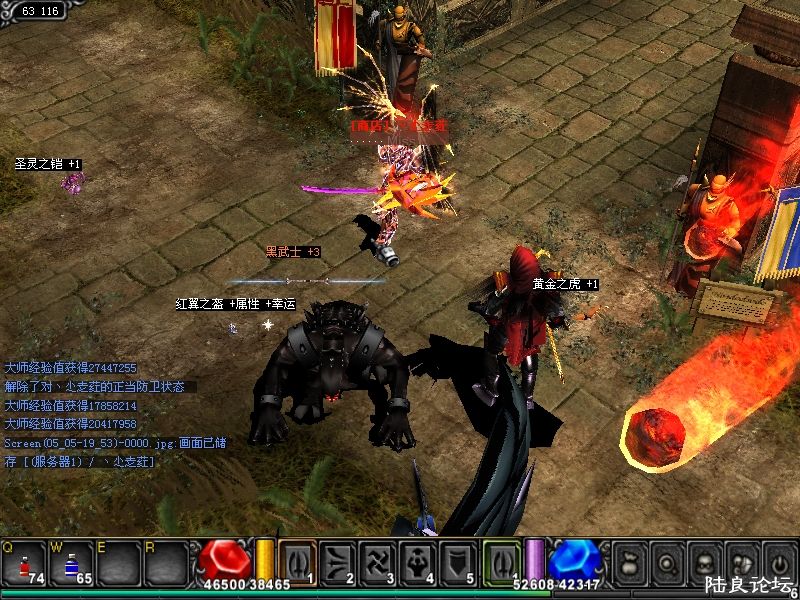The height and width of the screenshot is (600, 800).
Task: Open the inventory bag button
Action: (x=630, y=562)
